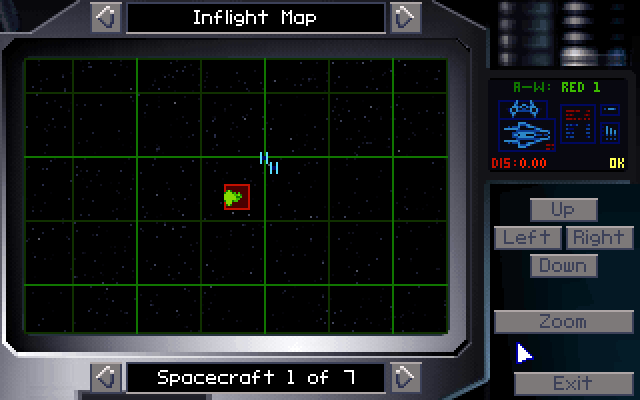Move map view with Down button
Viewport: 640px width, 400px height.
click(x=563, y=265)
